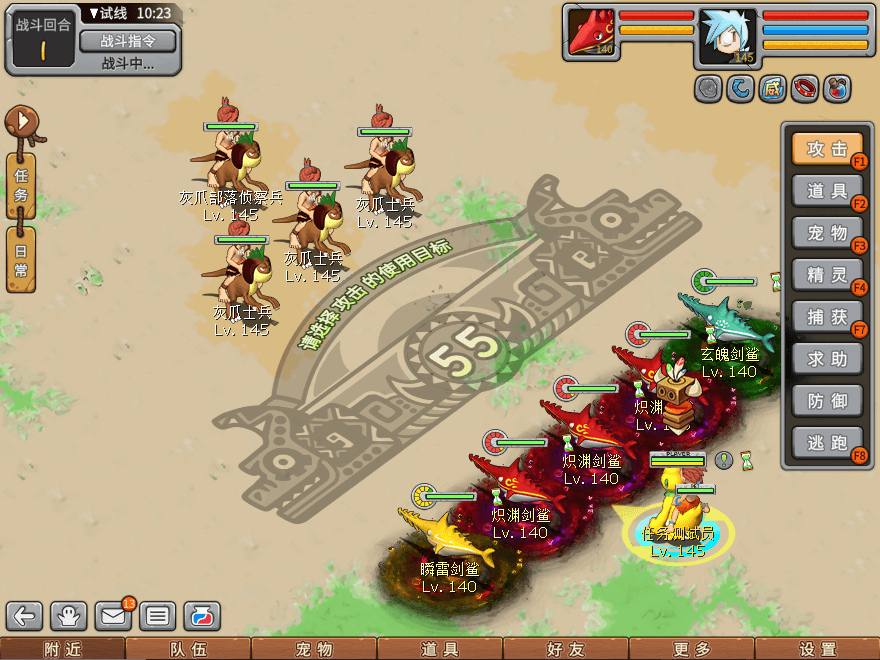Click the 求助 (Call for help) button
The height and width of the screenshot is (660, 880).
pos(827,359)
